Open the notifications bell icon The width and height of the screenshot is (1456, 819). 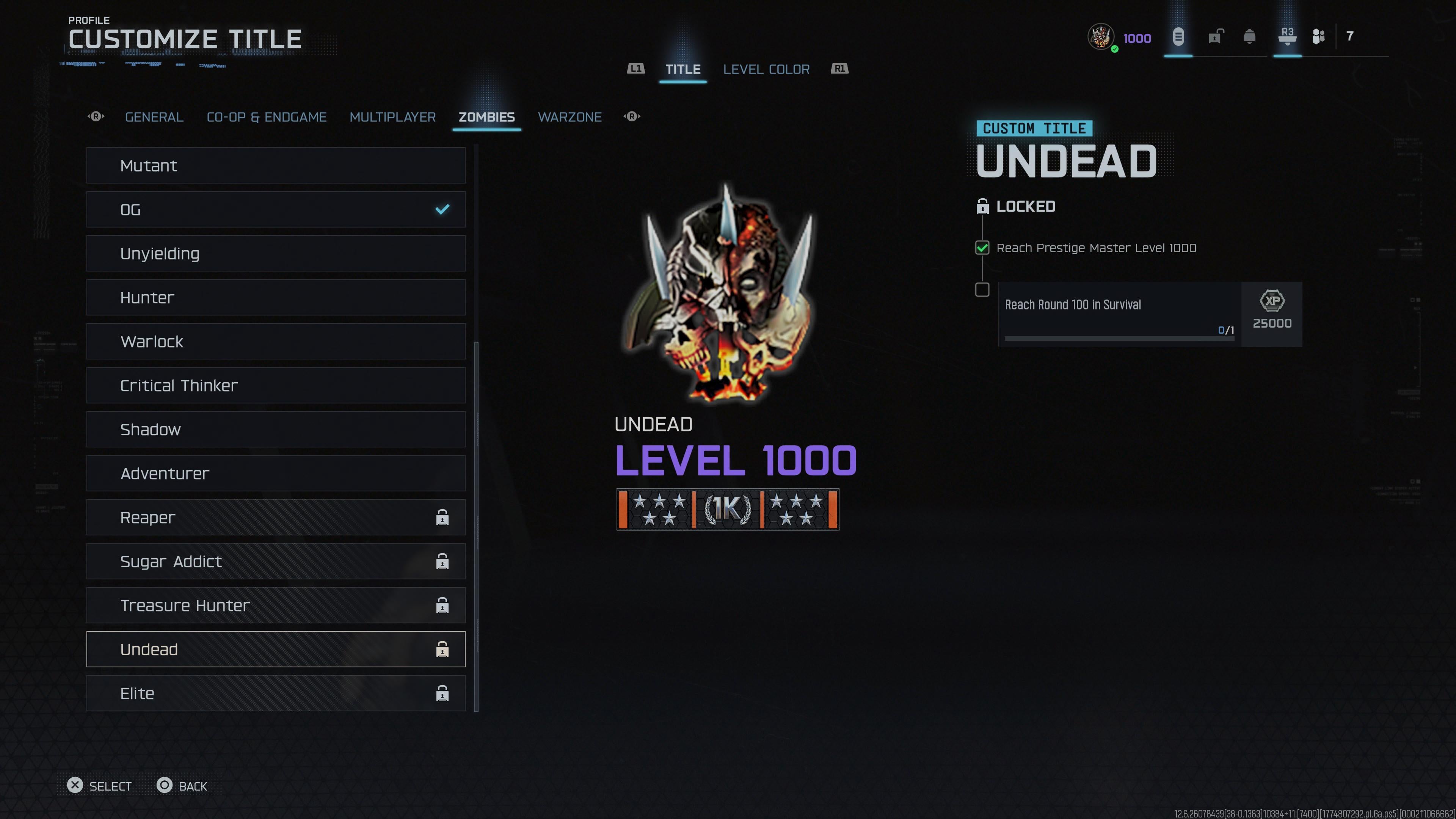(x=1249, y=37)
